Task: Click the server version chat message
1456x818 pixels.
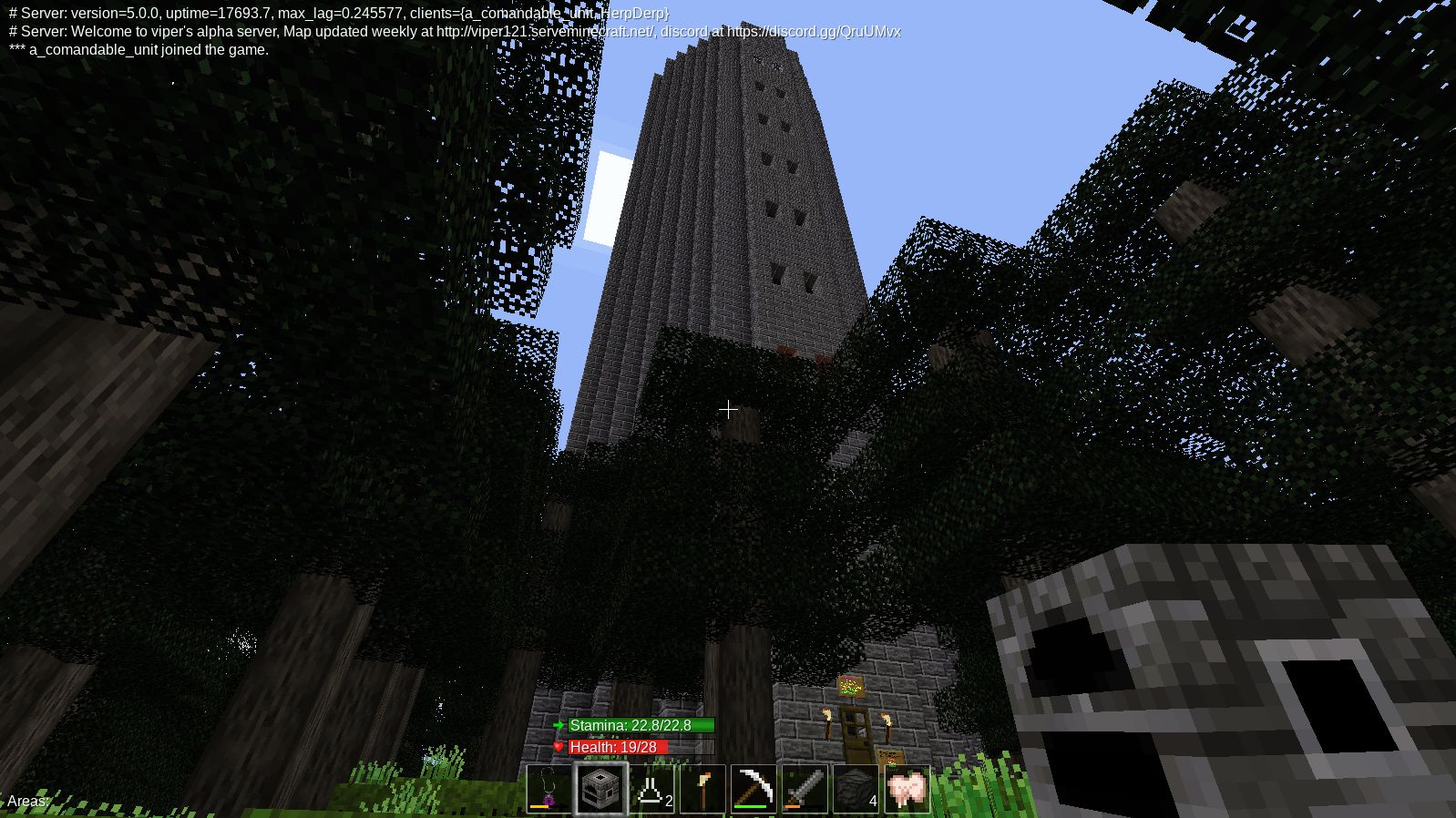Action: (x=337, y=14)
